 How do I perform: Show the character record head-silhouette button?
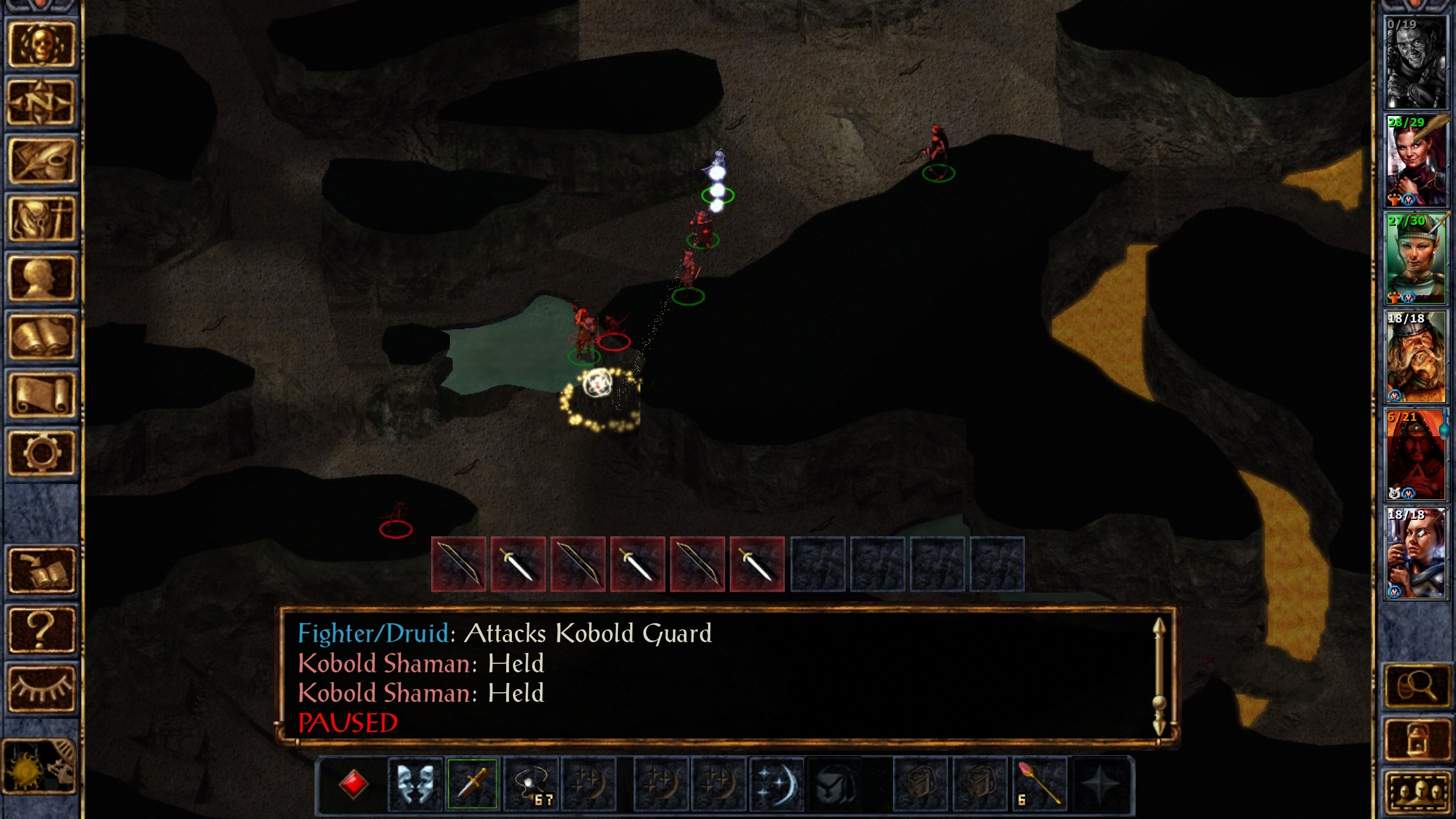click(41, 278)
